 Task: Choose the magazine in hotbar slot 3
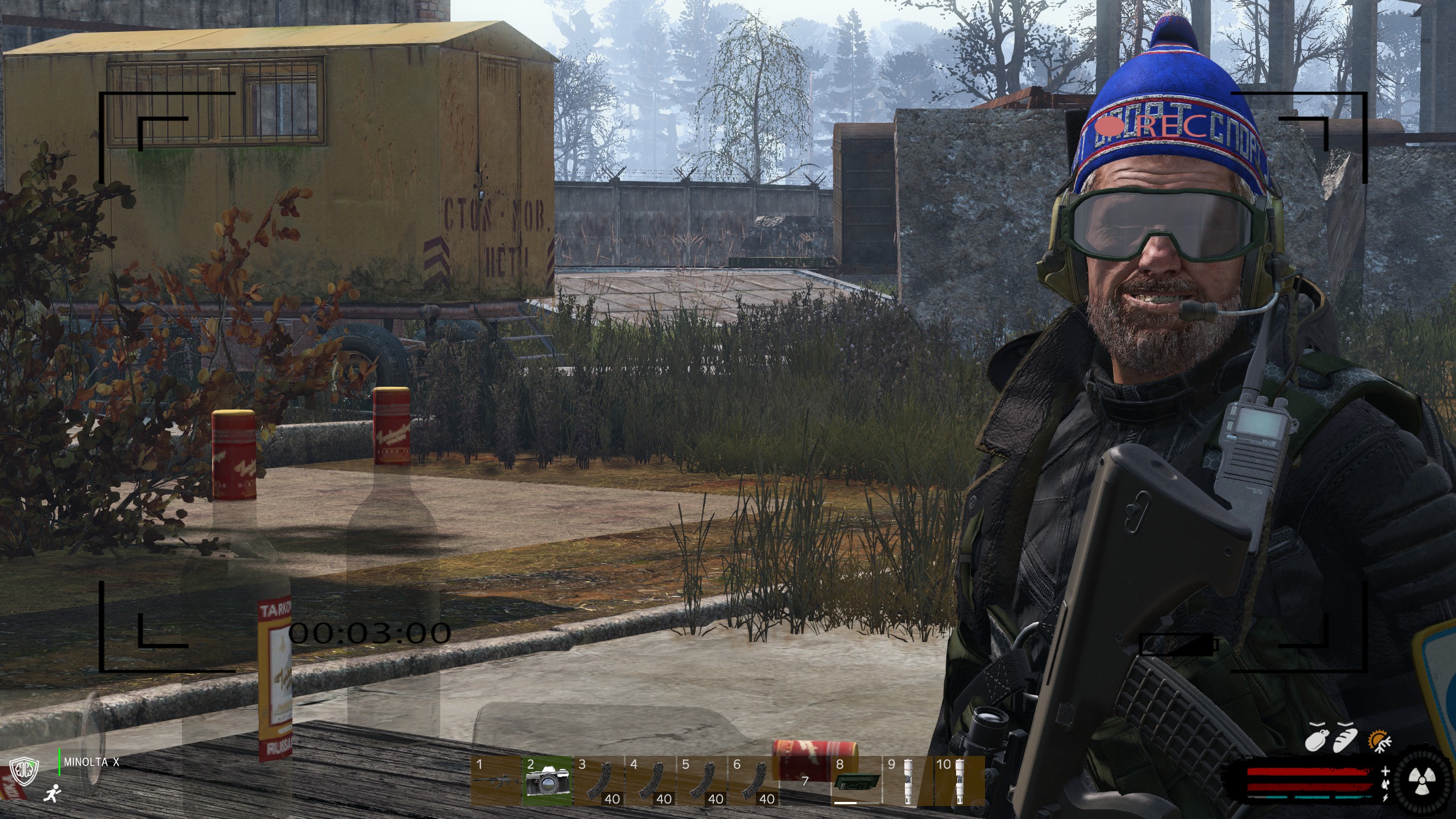tap(599, 781)
